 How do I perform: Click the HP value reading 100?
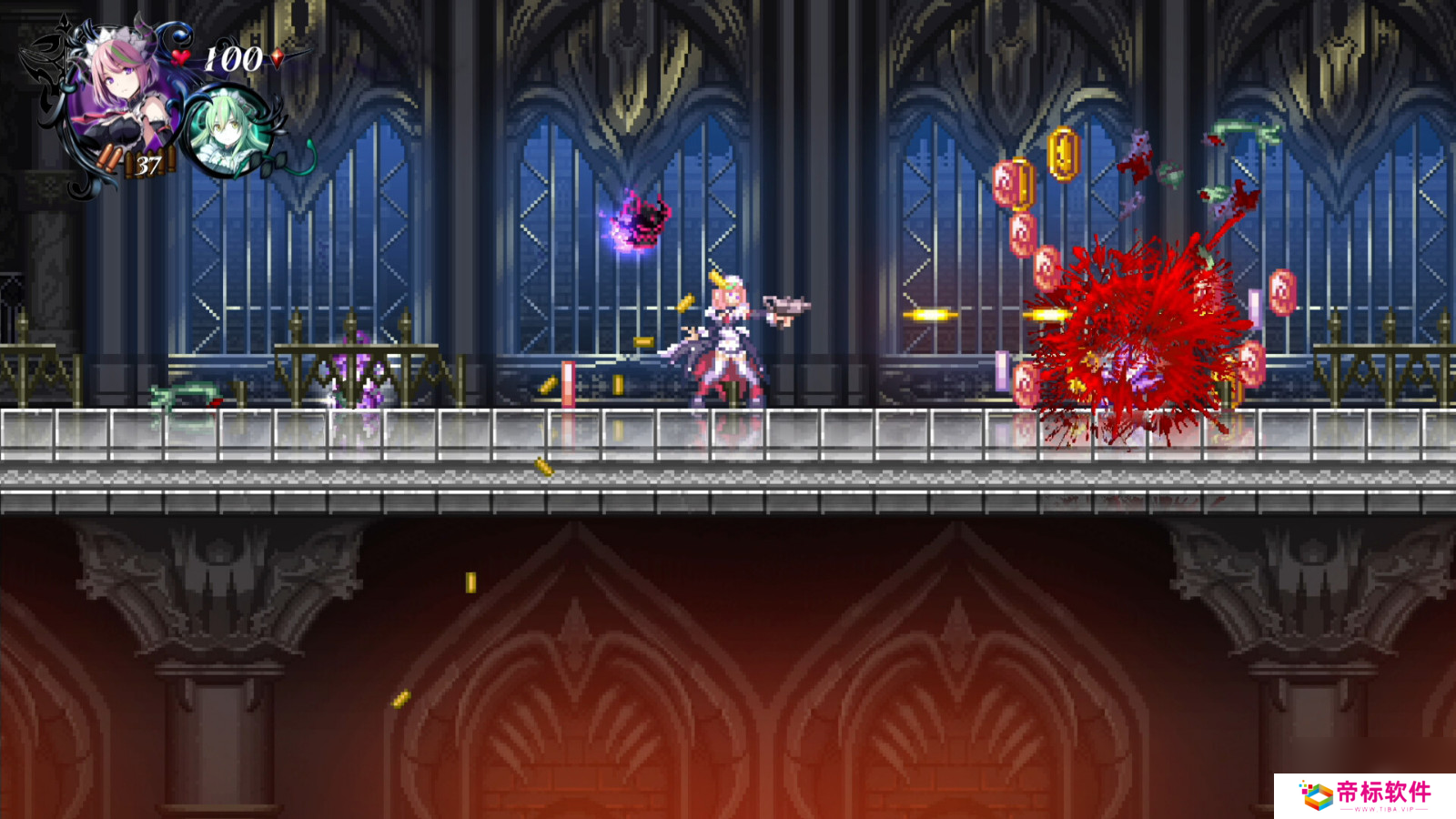pyautogui.click(x=230, y=55)
